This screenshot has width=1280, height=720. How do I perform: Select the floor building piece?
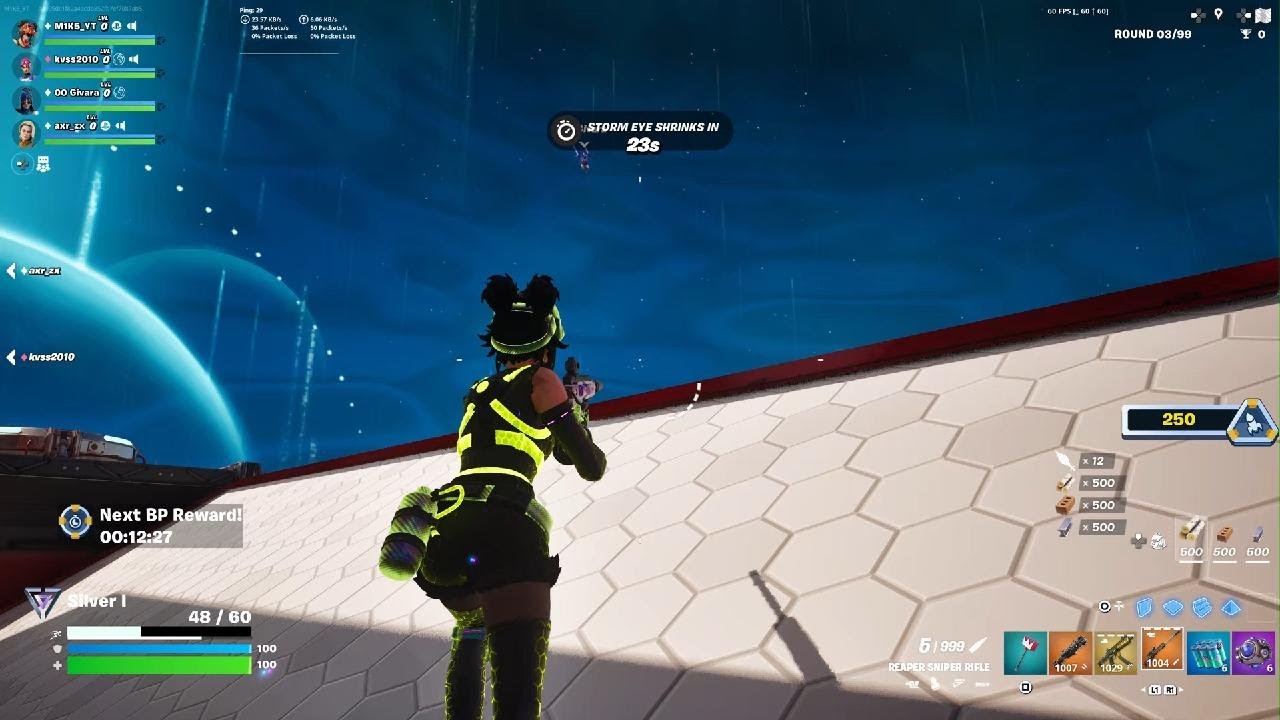(x=1173, y=607)
